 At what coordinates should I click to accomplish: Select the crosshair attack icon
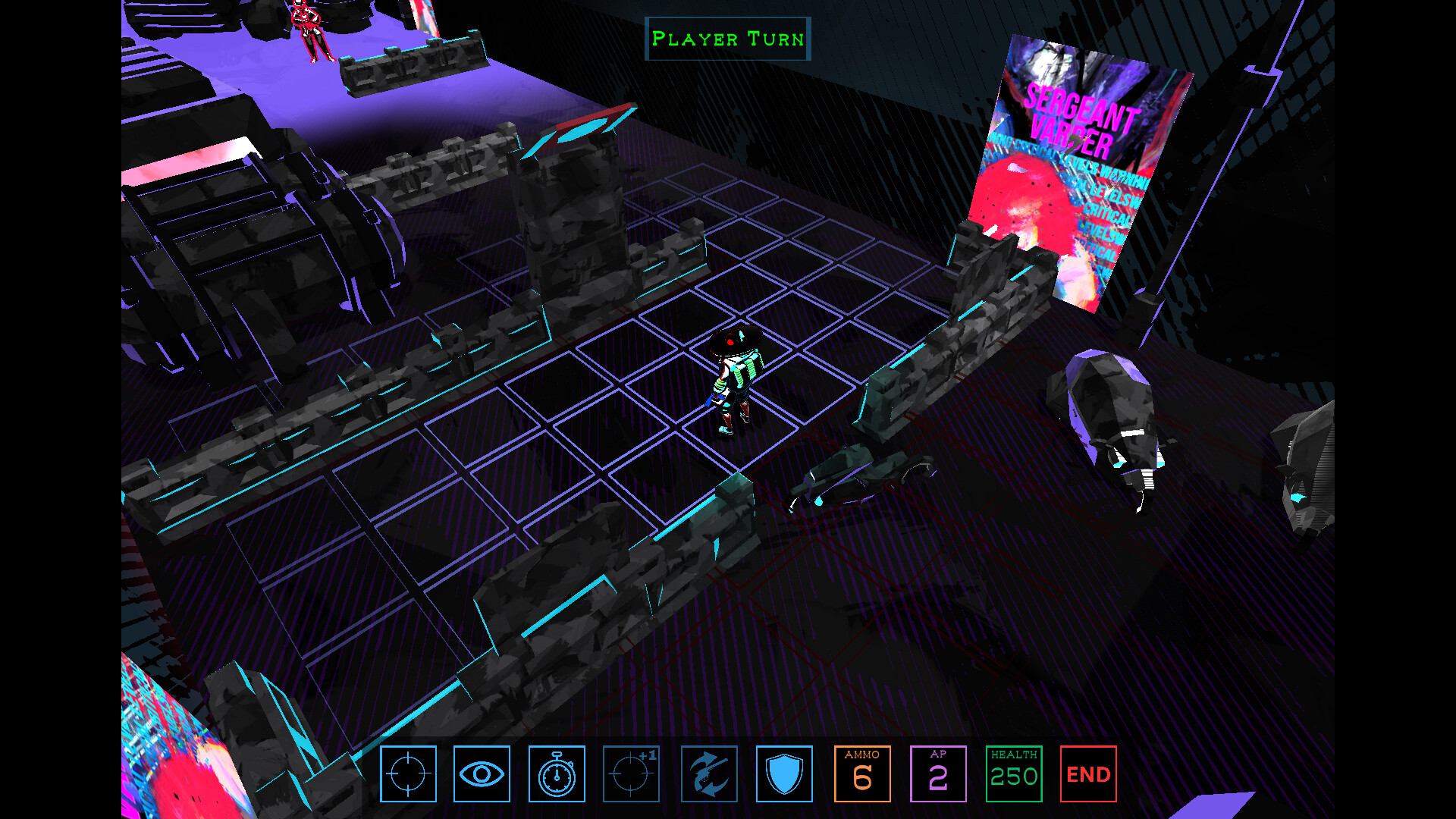[x=408, y=773]
